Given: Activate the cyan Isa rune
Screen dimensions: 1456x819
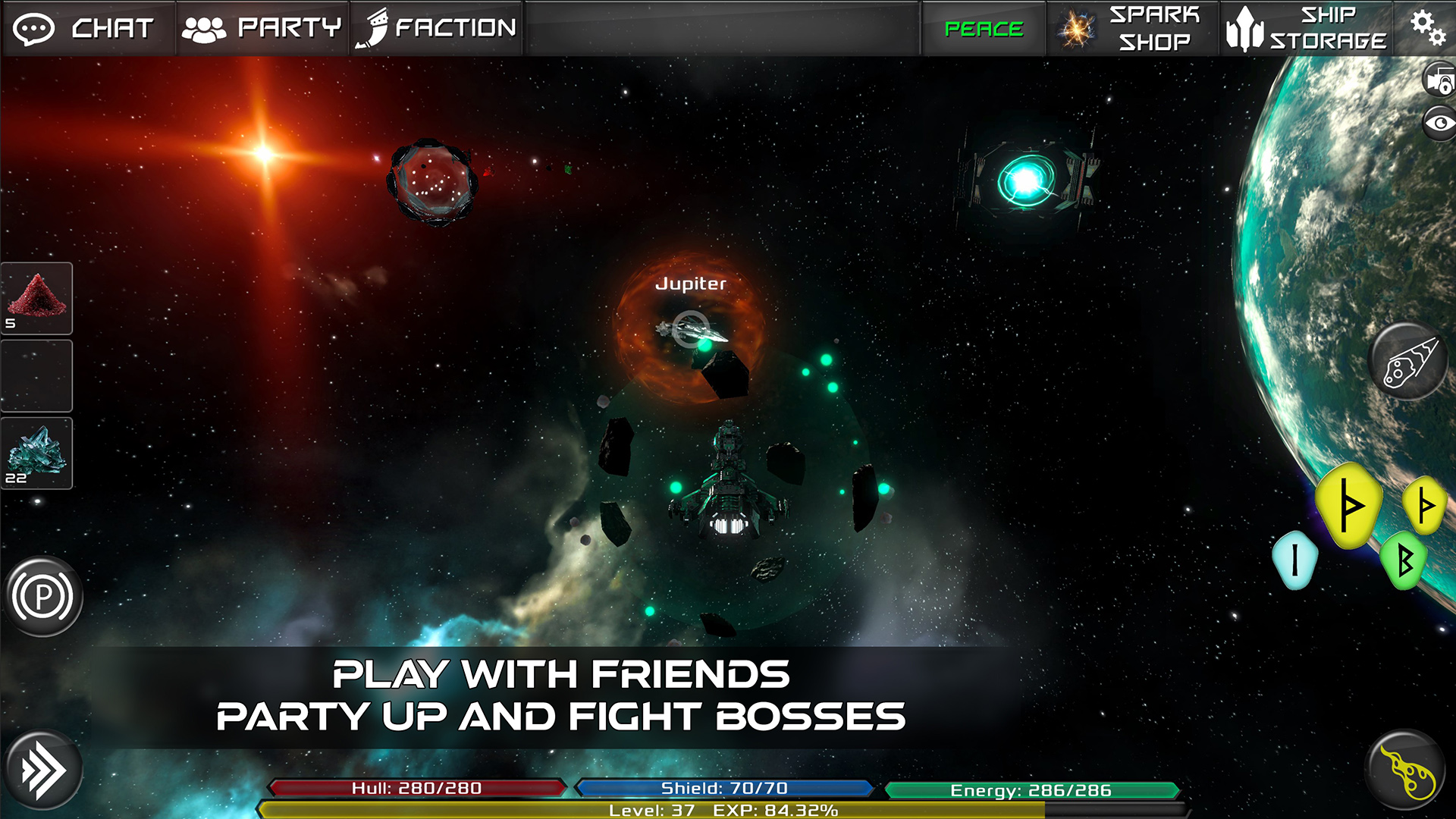Looking at the screenshot, I should pos(1294,560).
